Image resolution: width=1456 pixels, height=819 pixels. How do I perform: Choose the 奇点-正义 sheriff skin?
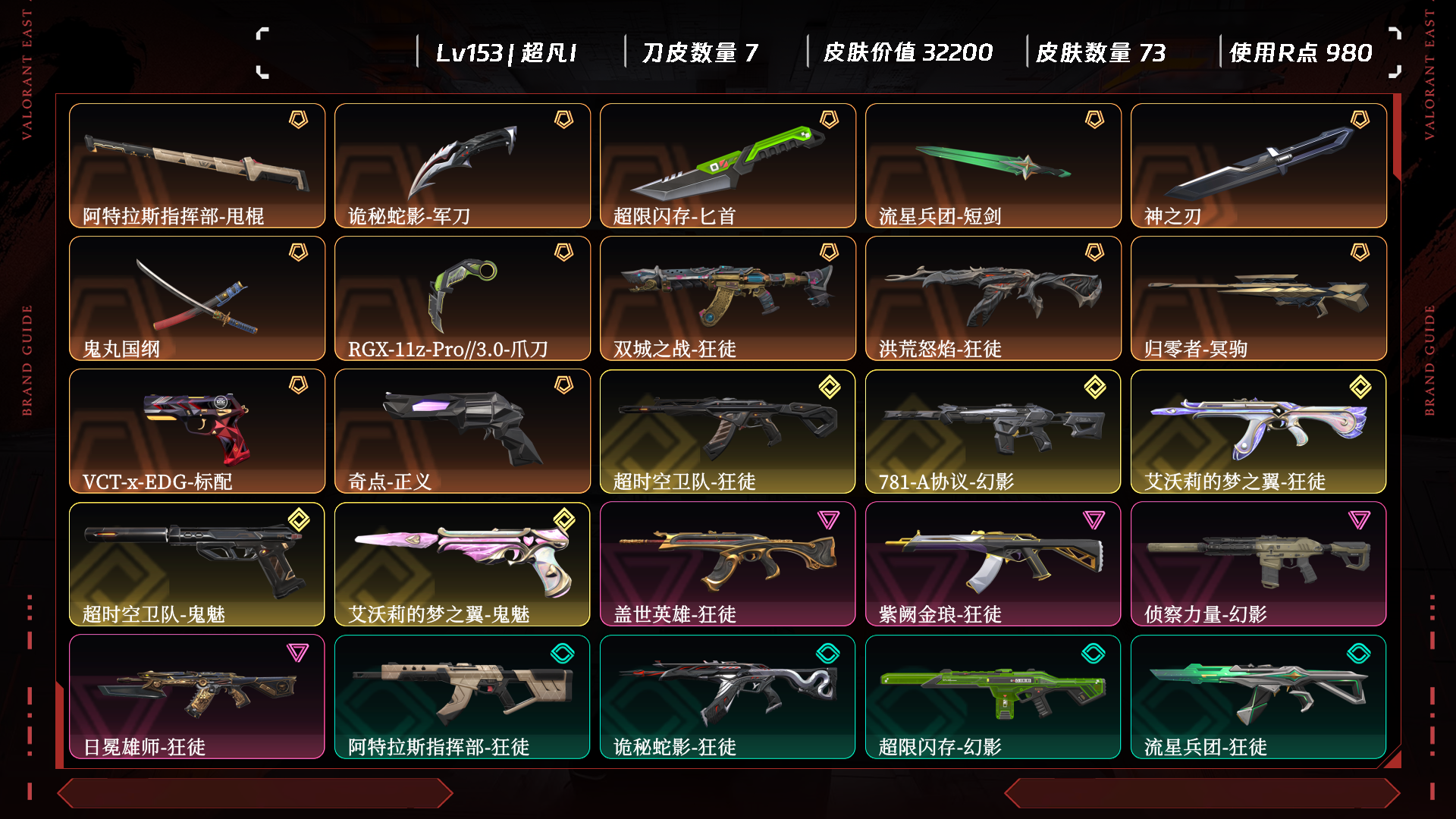tap(463, 431)
